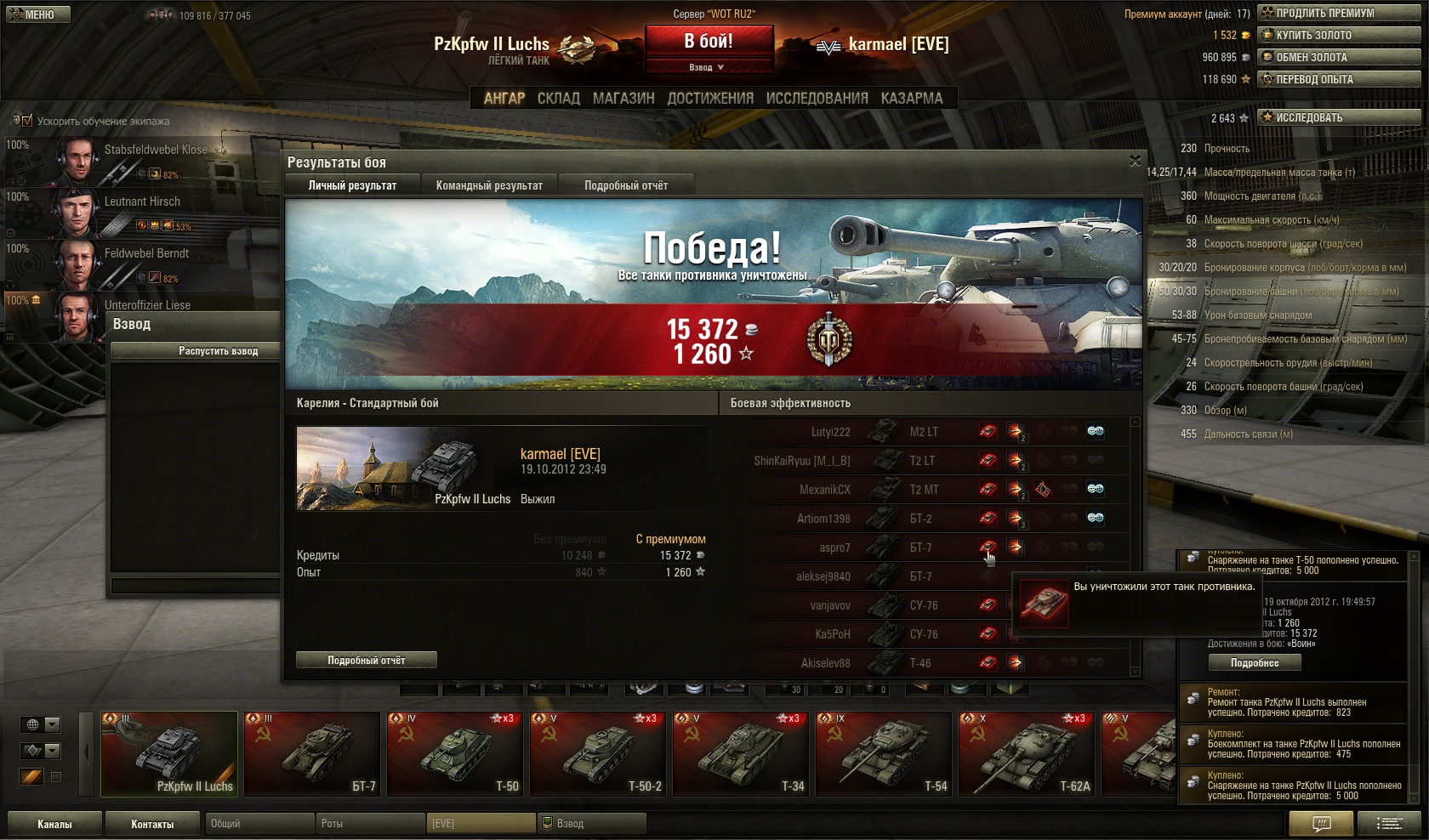Open the main Меню button
The width and height of the screenshot is (1429, 840).
(x=37, y=14)
